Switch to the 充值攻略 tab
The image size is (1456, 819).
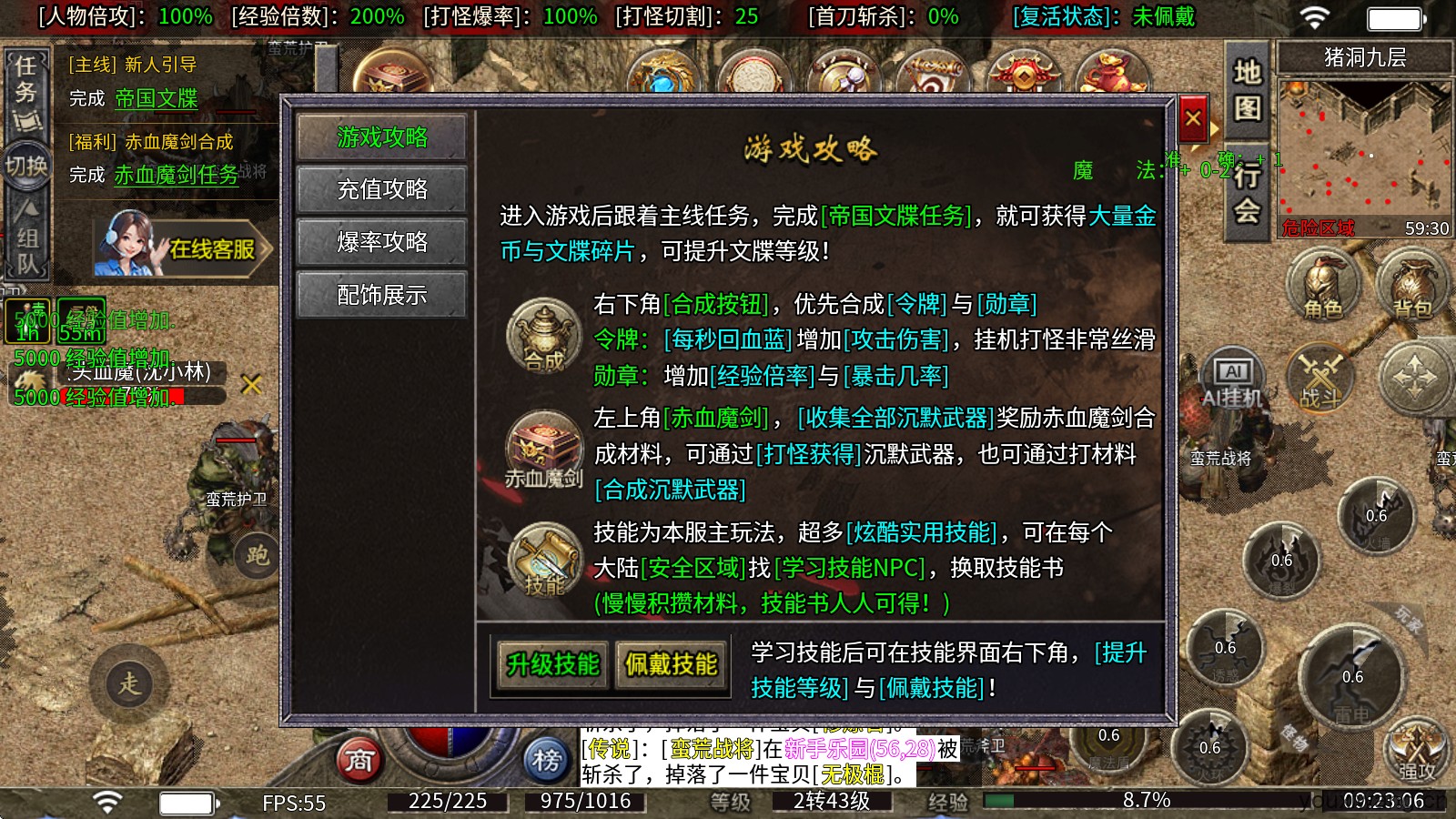(381, 189)
